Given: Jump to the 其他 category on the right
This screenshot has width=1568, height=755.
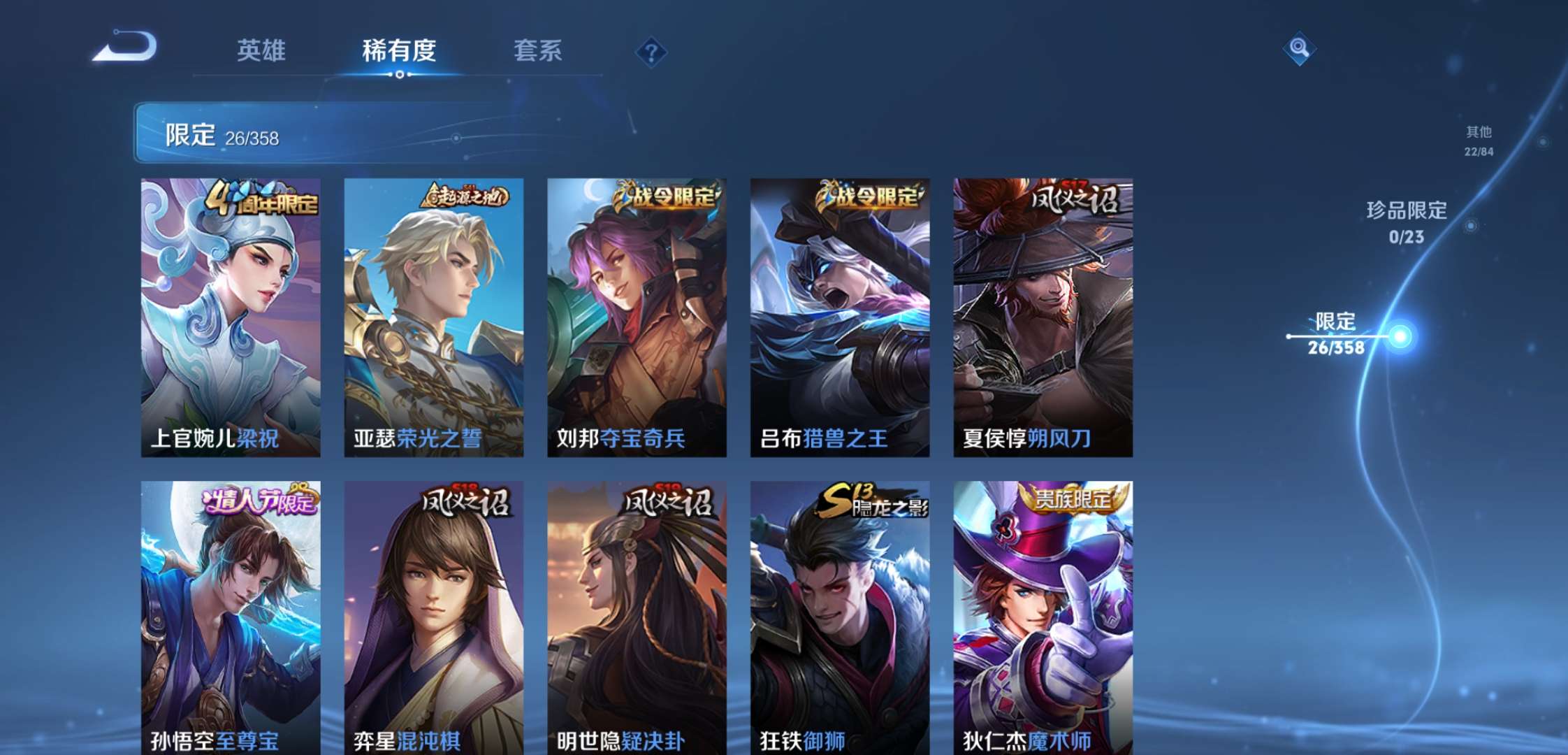Looking at the screenshot, I should 1480,140.
